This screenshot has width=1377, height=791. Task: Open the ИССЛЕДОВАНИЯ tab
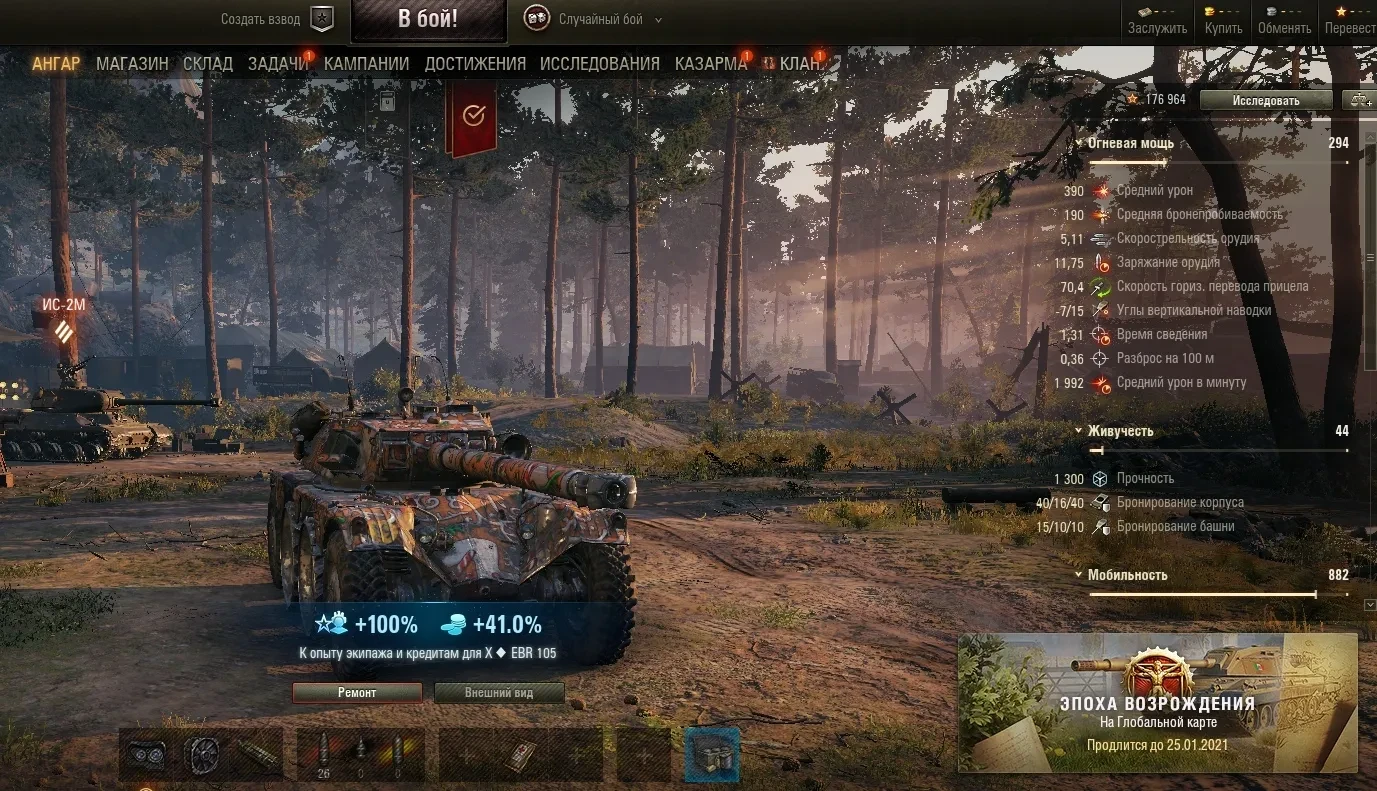[599, 64]
